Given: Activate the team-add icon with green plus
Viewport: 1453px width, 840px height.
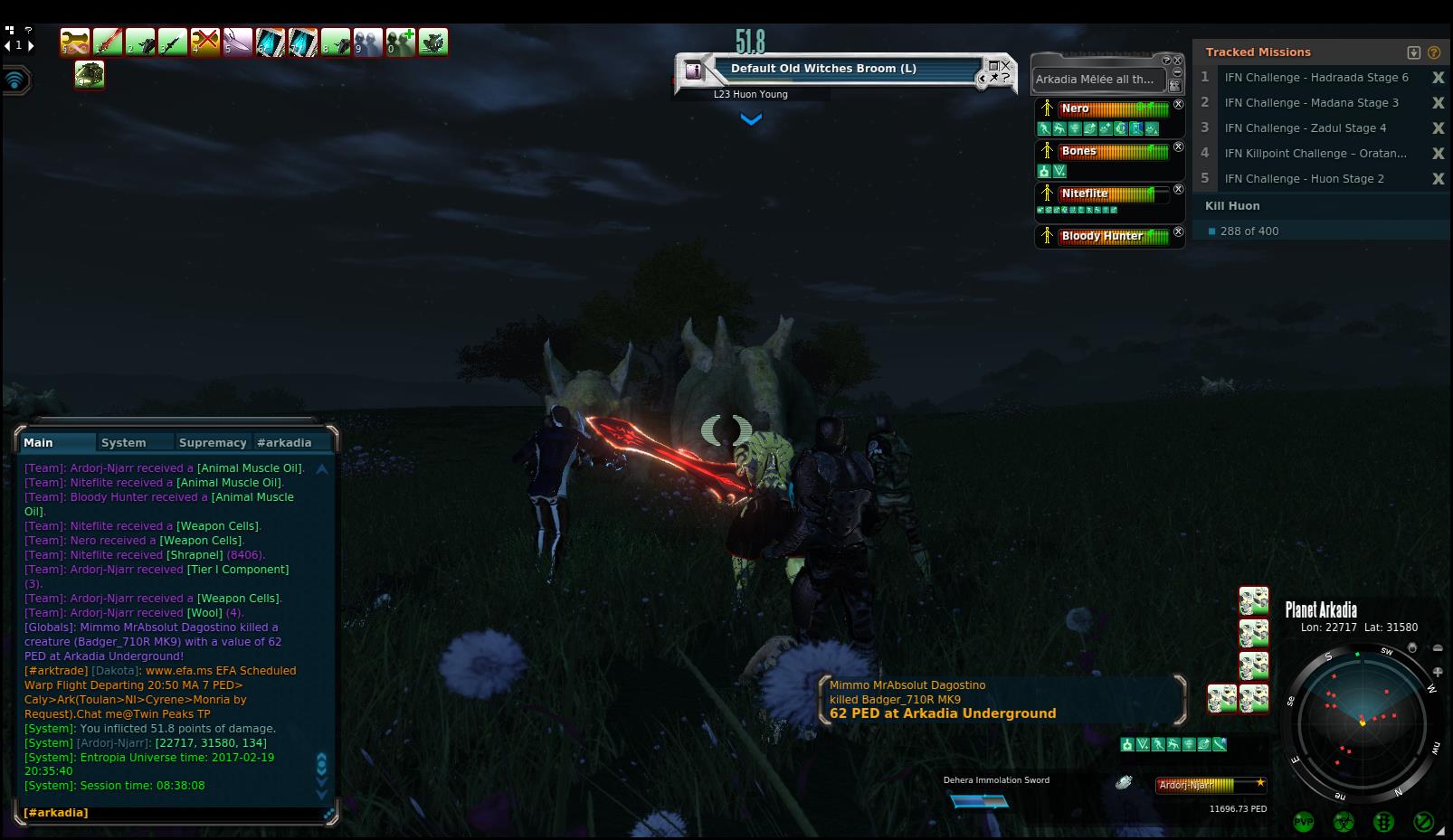Looking at the screenshot, I should tap(401, 42).
